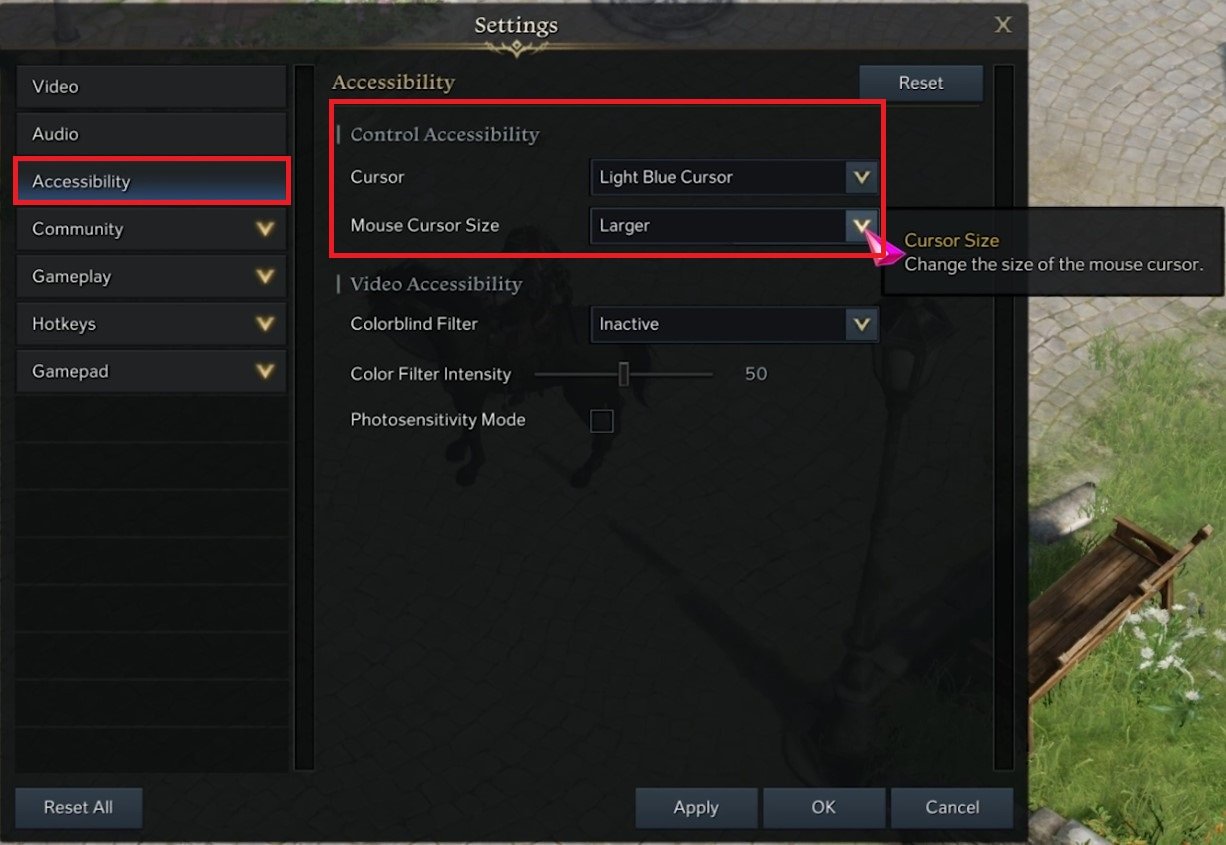Open the Colorblind Filter dropdown

(x=734, y=324)
